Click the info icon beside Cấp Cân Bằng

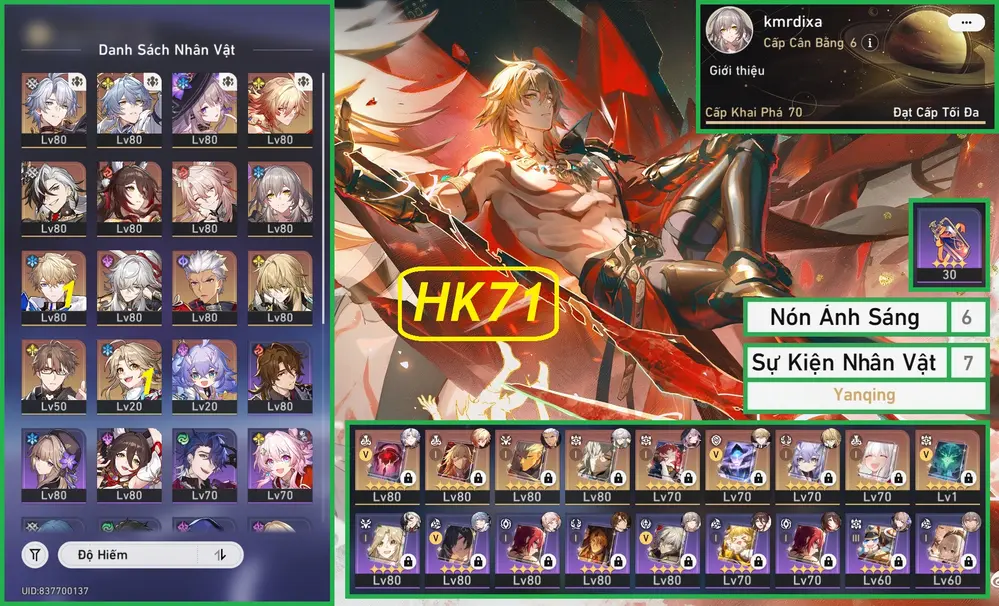(871, 43)
